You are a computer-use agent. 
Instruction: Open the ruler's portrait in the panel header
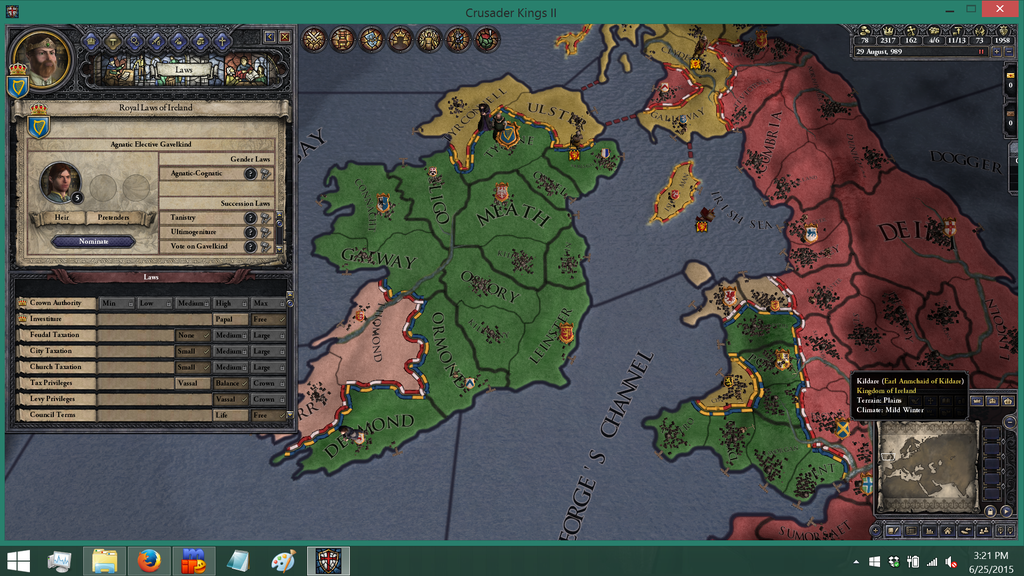[42, 59]
